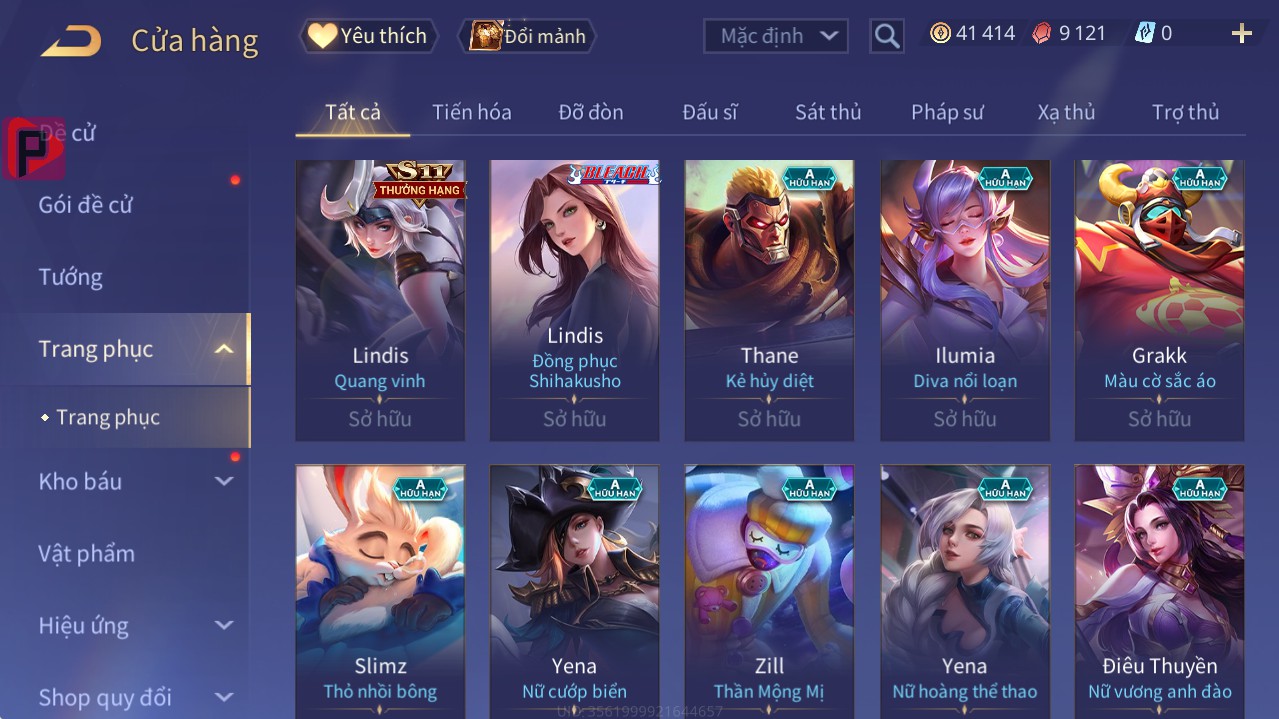This screenshot has height=719, width=1279.
Task: Select the Thane Kẻ hủy diệt skin card
Action: [x=769, y=300]
